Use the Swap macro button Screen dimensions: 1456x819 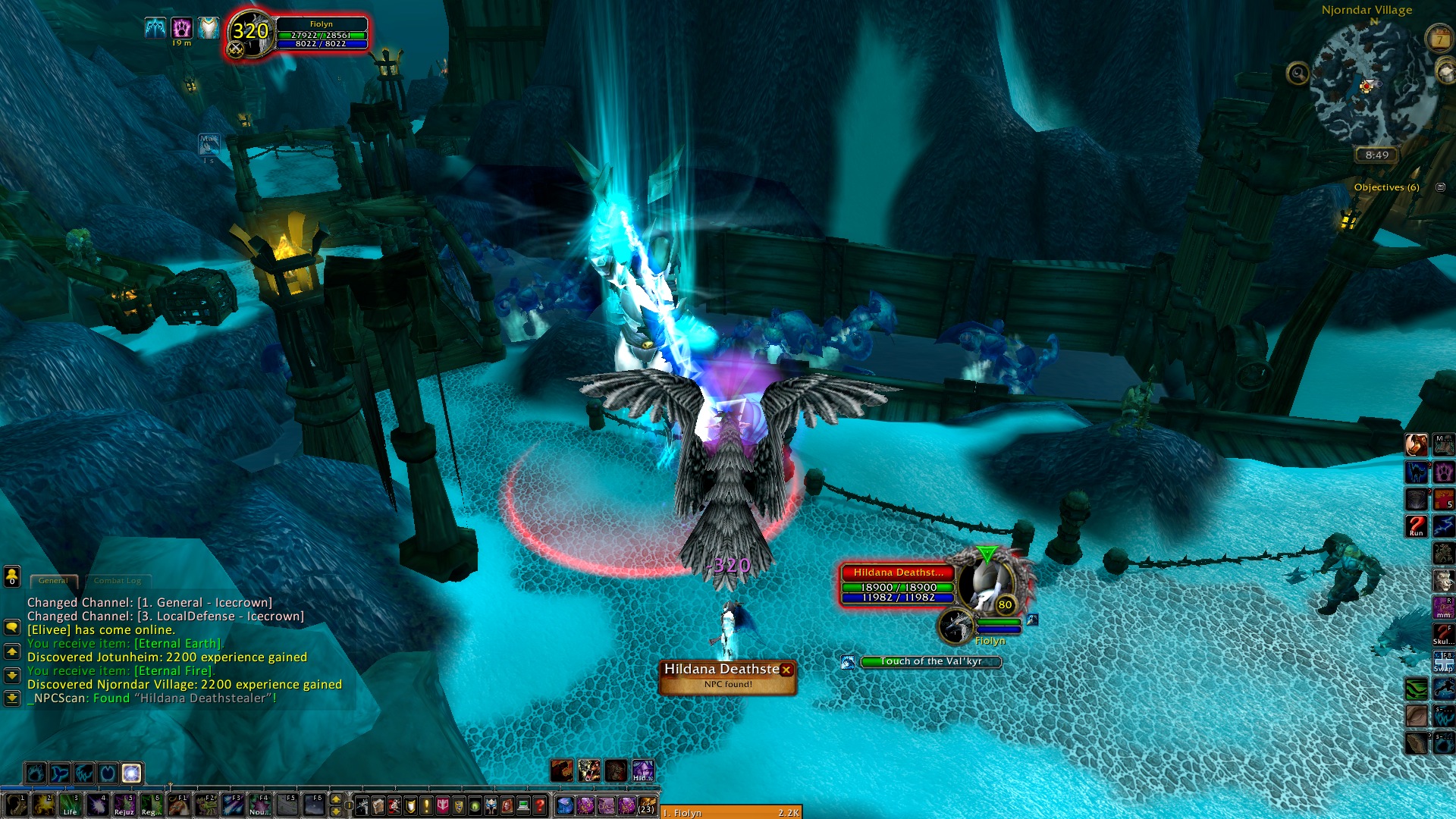pyautogui.click(x=1443, y=661)
